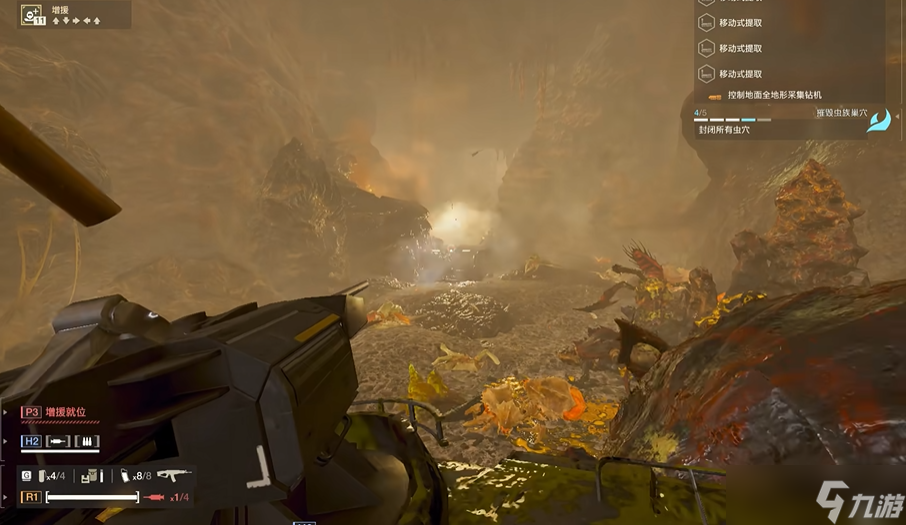Click the grenade icon in the loadout bar
This screenshot has width=906, height=525.
point(43,475)
